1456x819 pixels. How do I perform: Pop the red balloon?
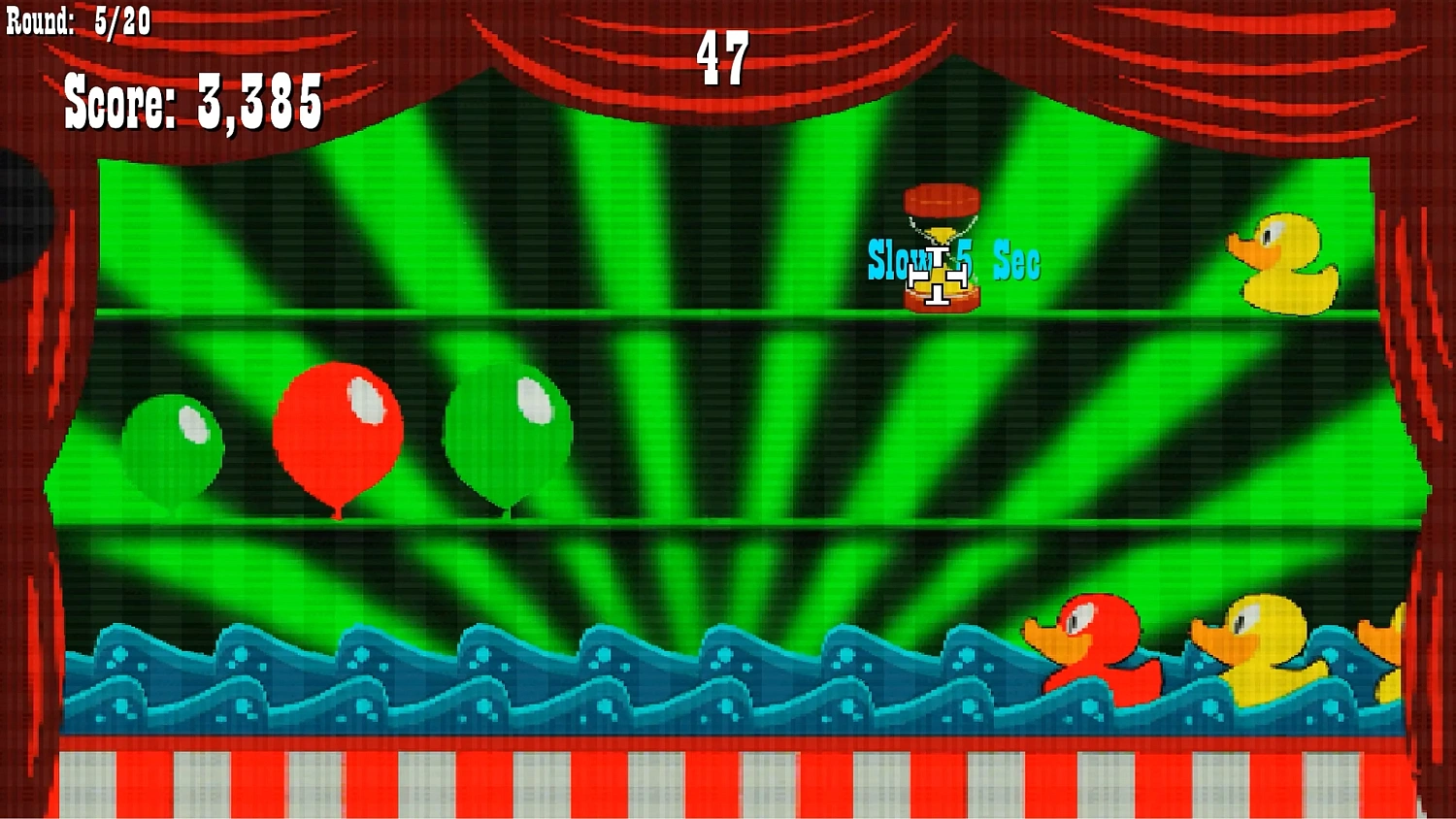[x=340, y=427]
